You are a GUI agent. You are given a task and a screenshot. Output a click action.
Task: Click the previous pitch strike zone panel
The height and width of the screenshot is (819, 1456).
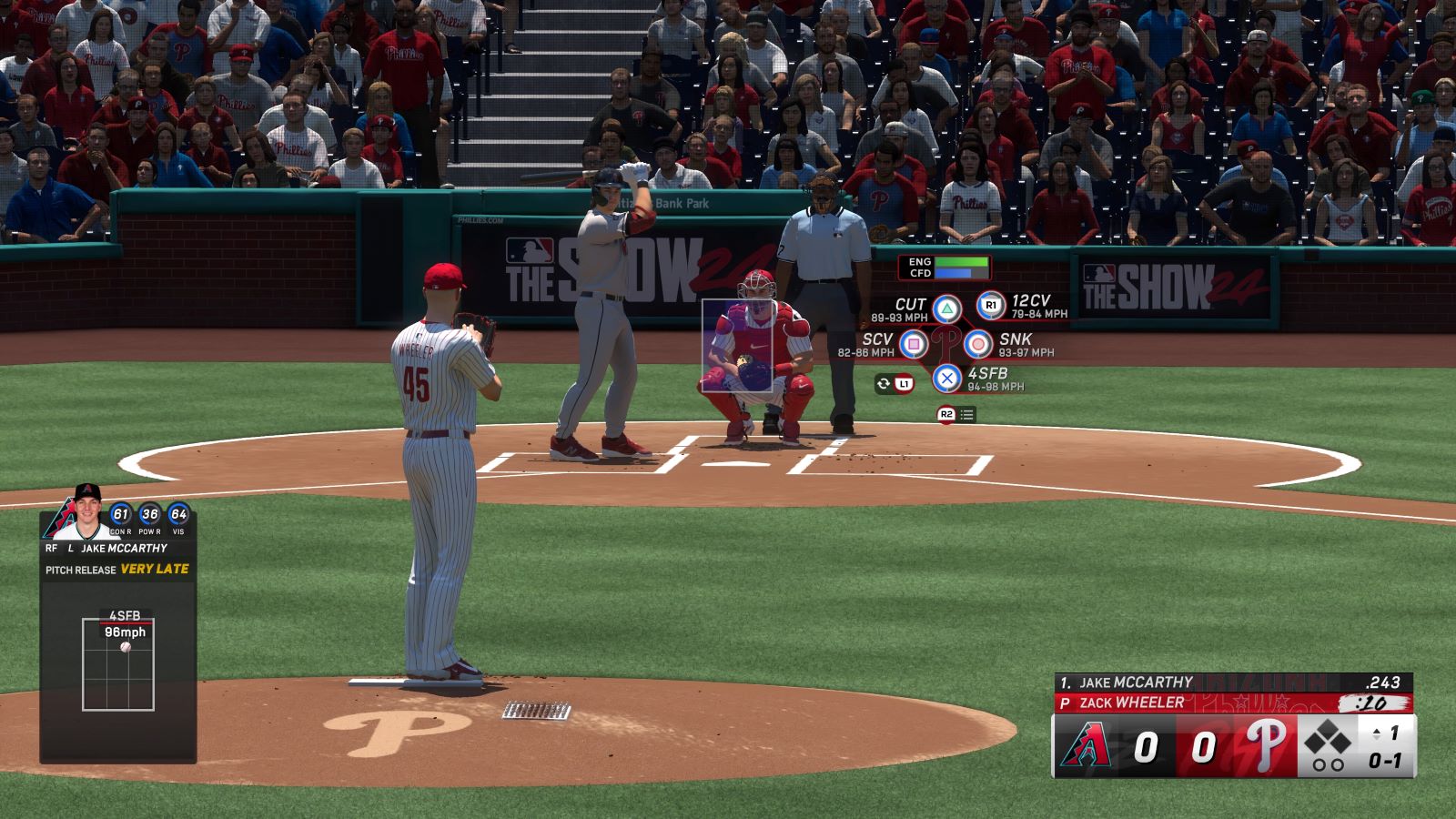tap(118, 663)
